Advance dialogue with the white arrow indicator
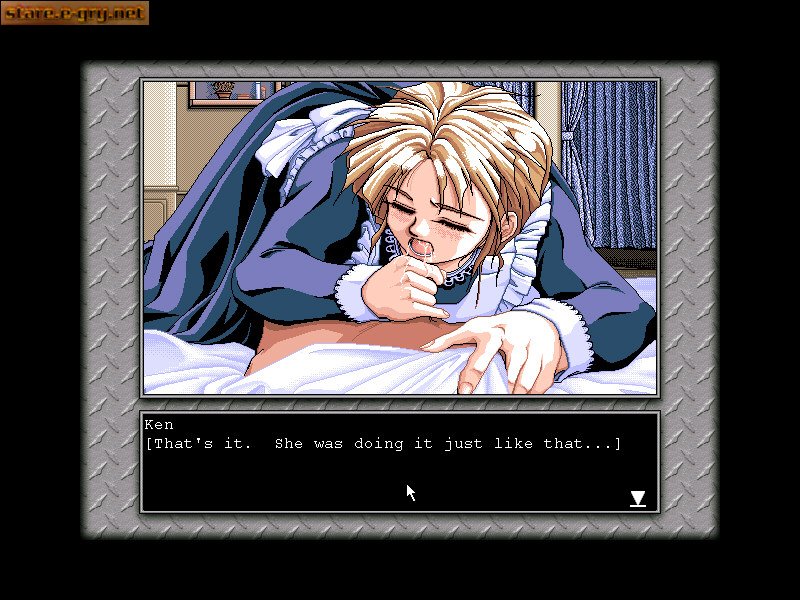800x600 pixels. (x=637, y=498)
